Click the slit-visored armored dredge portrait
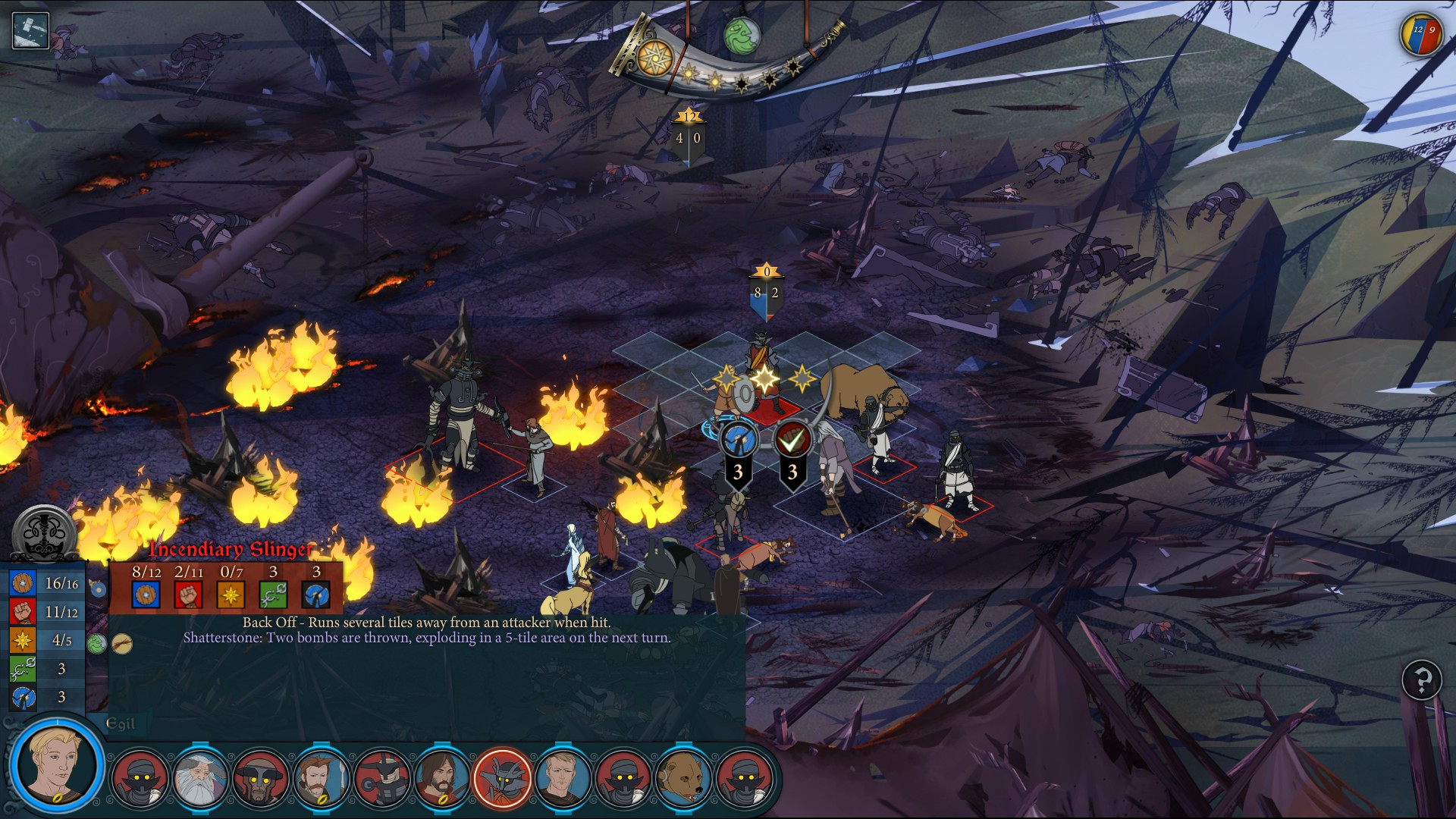The image size is (1456, 819). click(x=381, y=779)
